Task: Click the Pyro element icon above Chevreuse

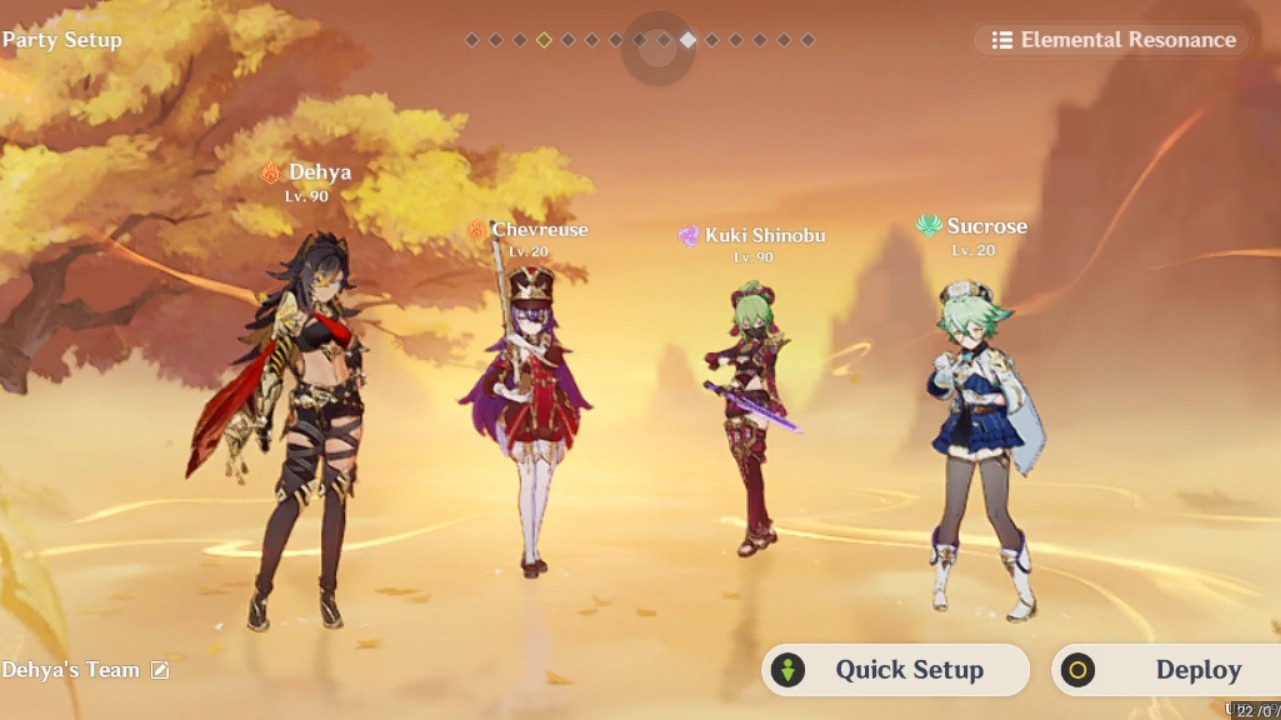Action: pos(475,229)
